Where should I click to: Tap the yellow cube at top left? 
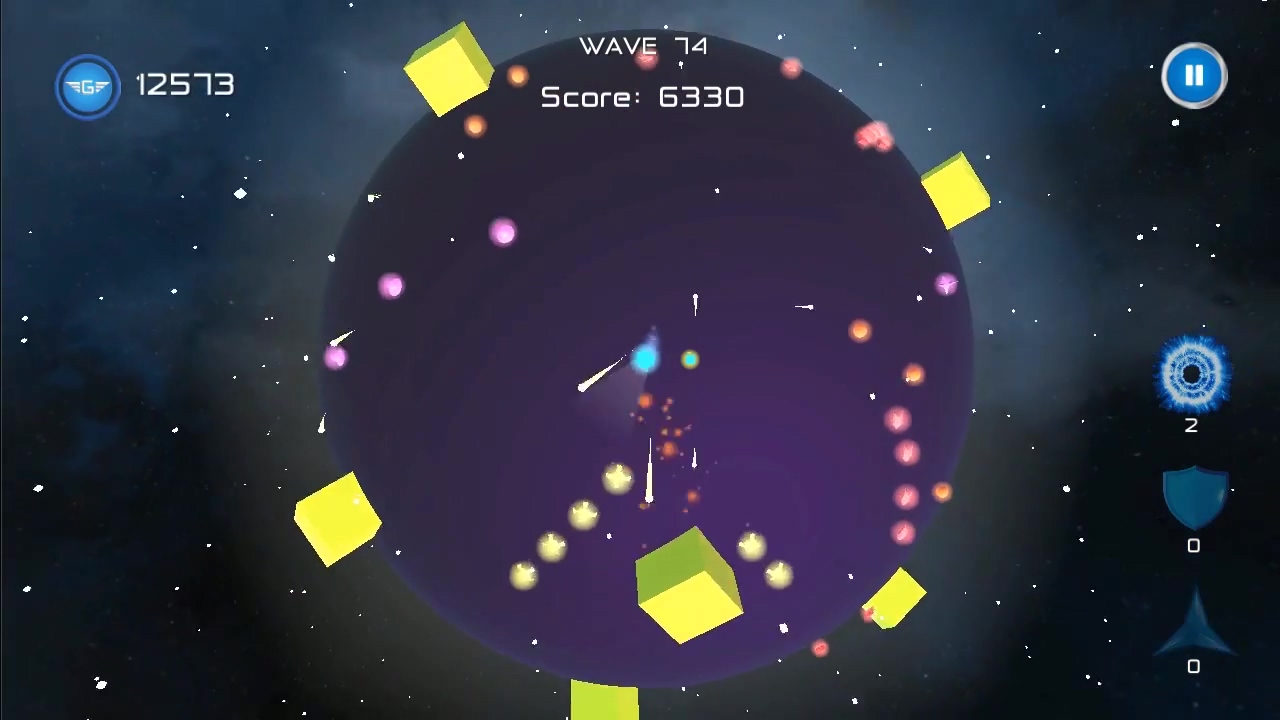pyautogui.click(x=447, y=68)
